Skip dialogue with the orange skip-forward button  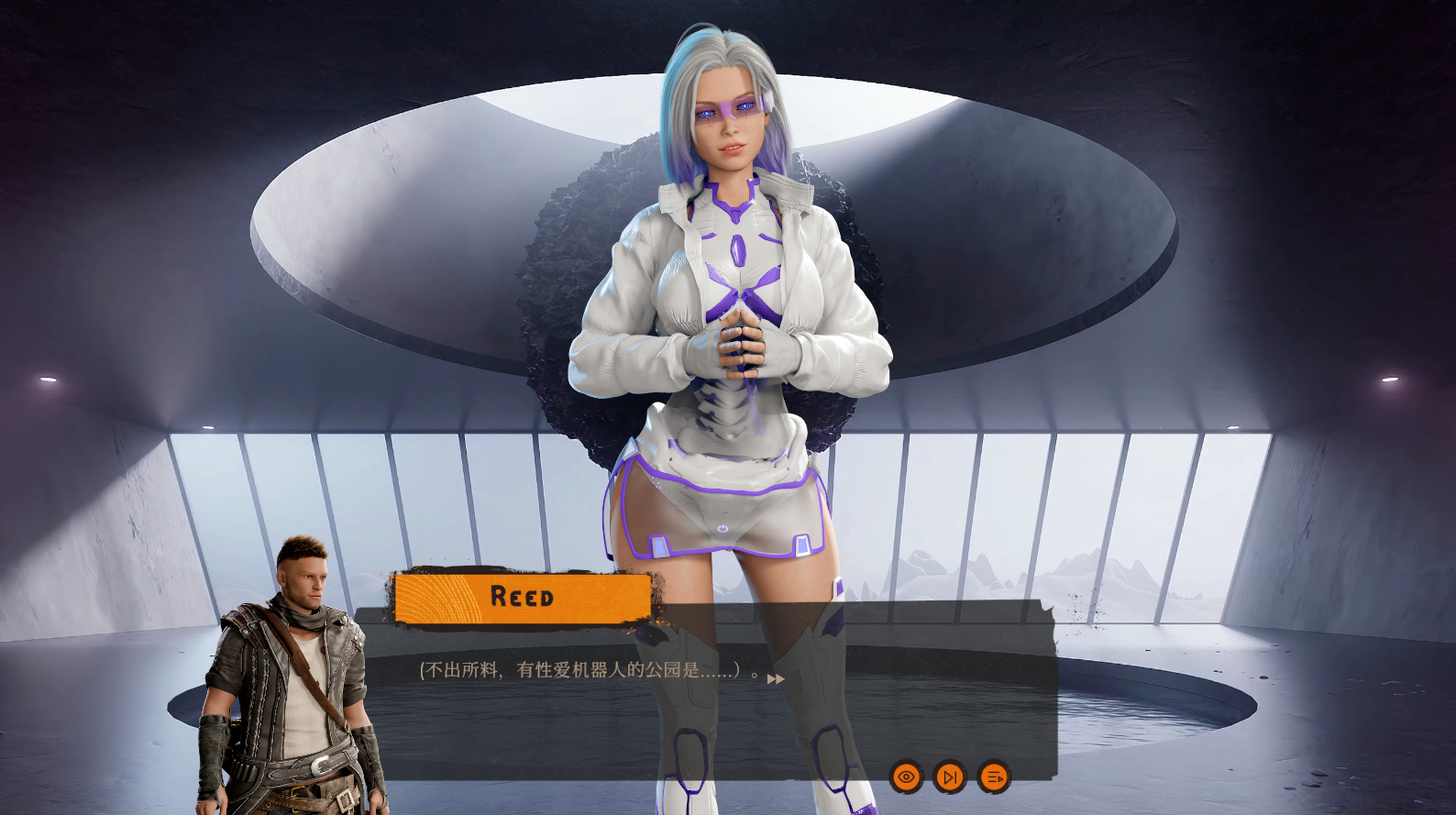click(x=950, y=777)
